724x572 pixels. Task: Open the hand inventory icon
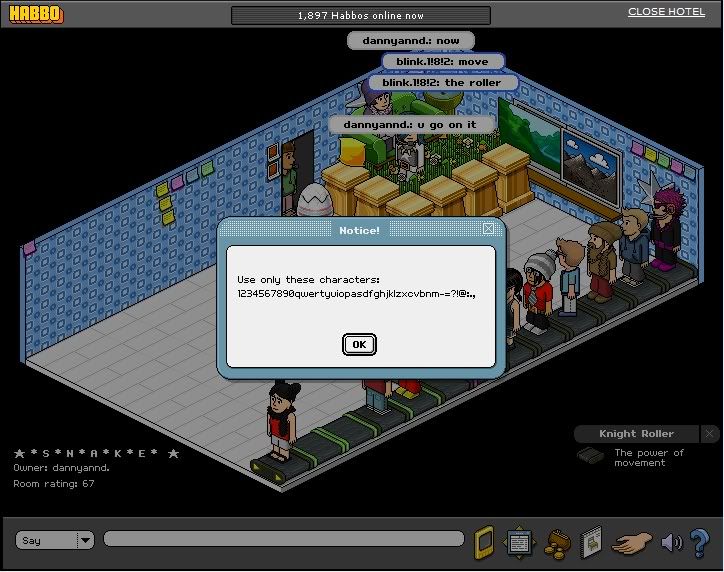631,542
